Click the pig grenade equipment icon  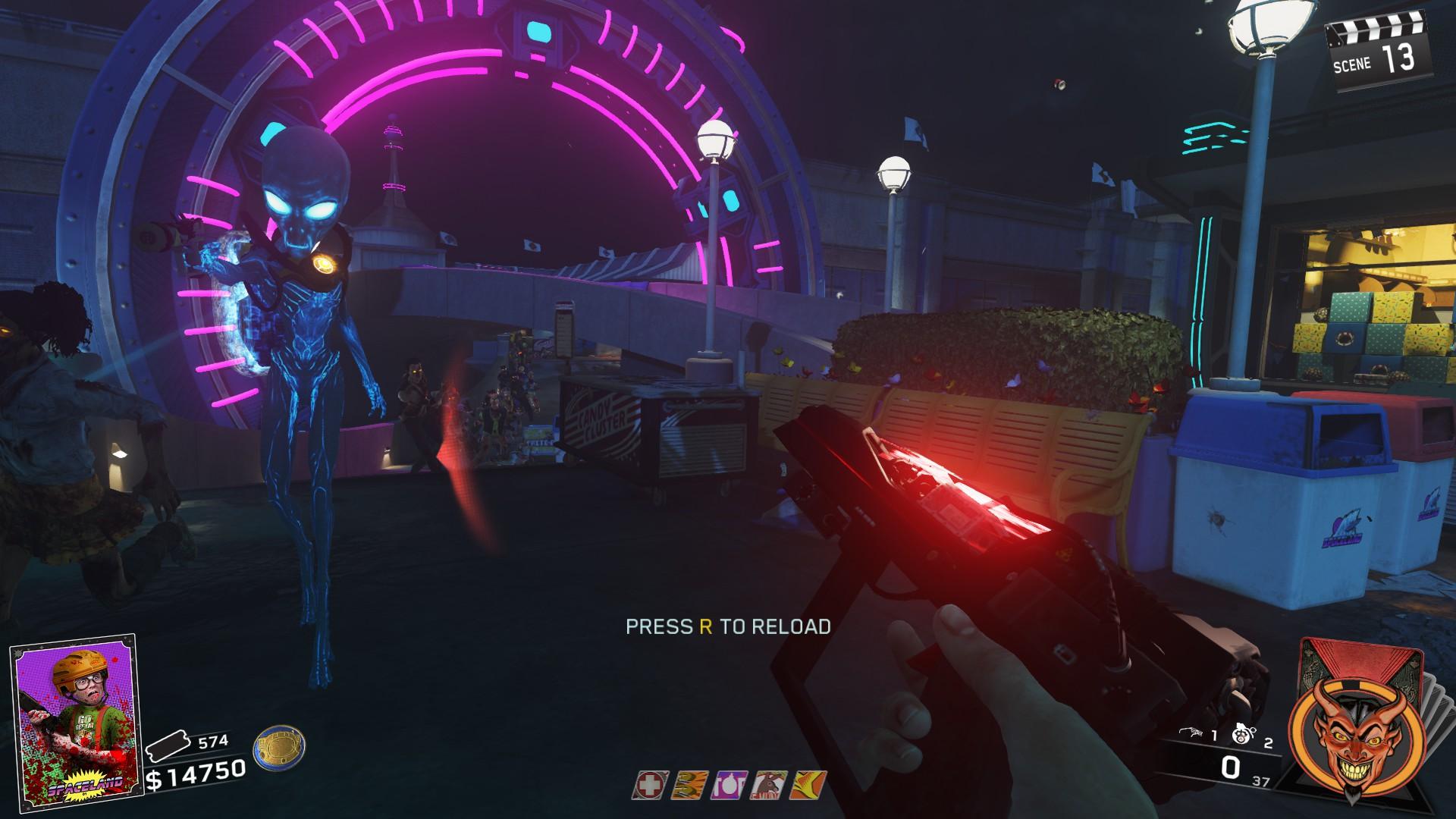(x=1242, y=735)
